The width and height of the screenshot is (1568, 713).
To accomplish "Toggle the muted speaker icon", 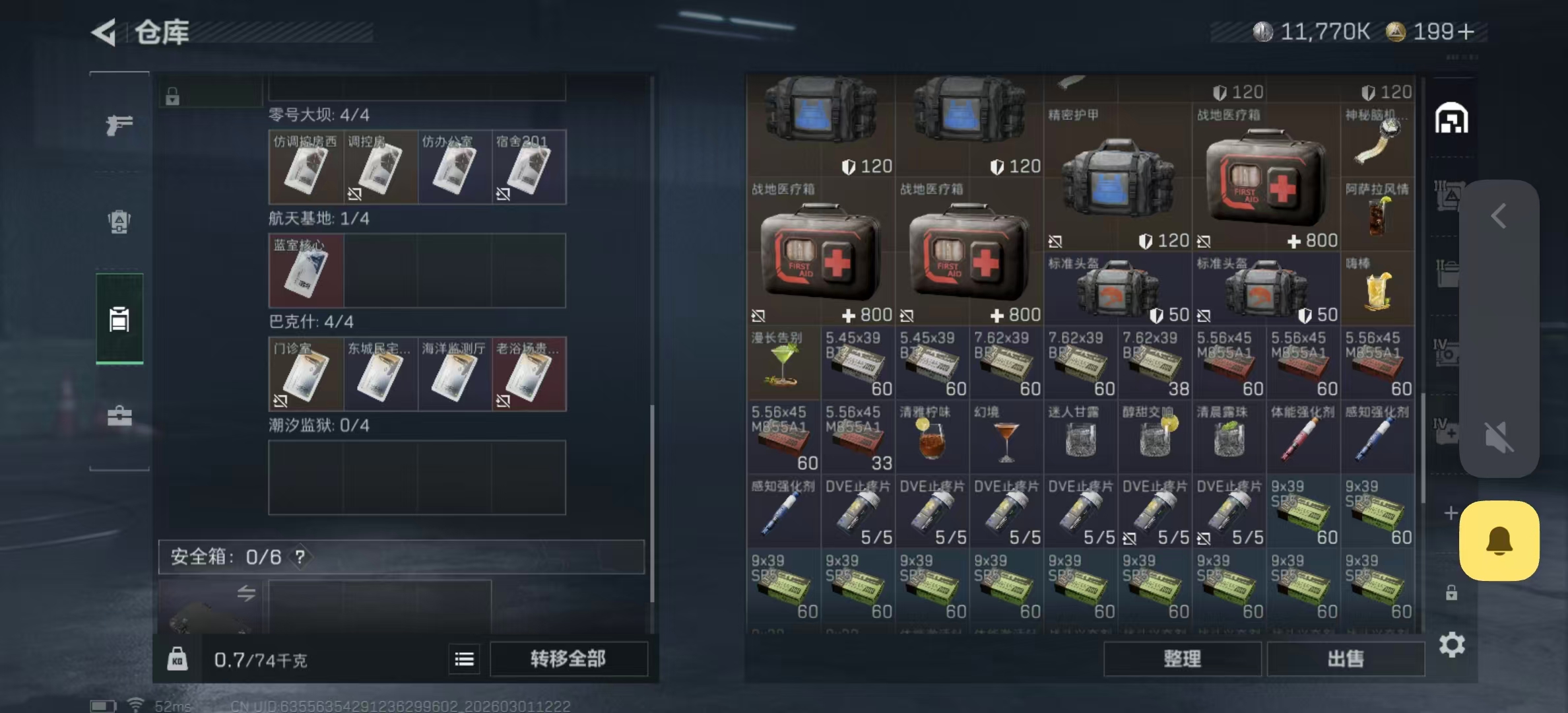I will pyautogui.click(x=1499, y=437).
